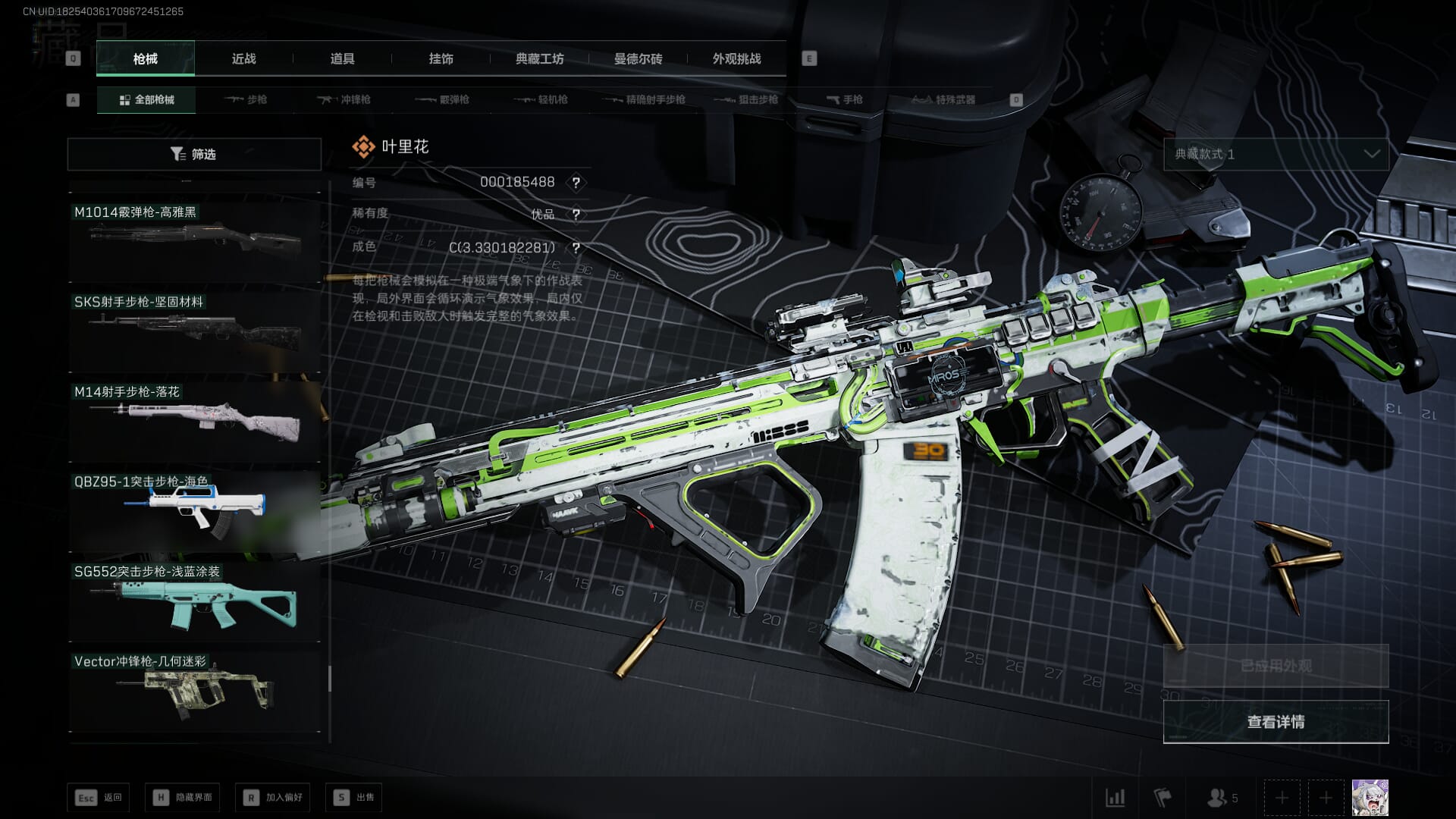The width and height of the screenshot is (1456, 819).
Task: Select the 挂饰 charms tab
Action: click(x=441, y=59)
